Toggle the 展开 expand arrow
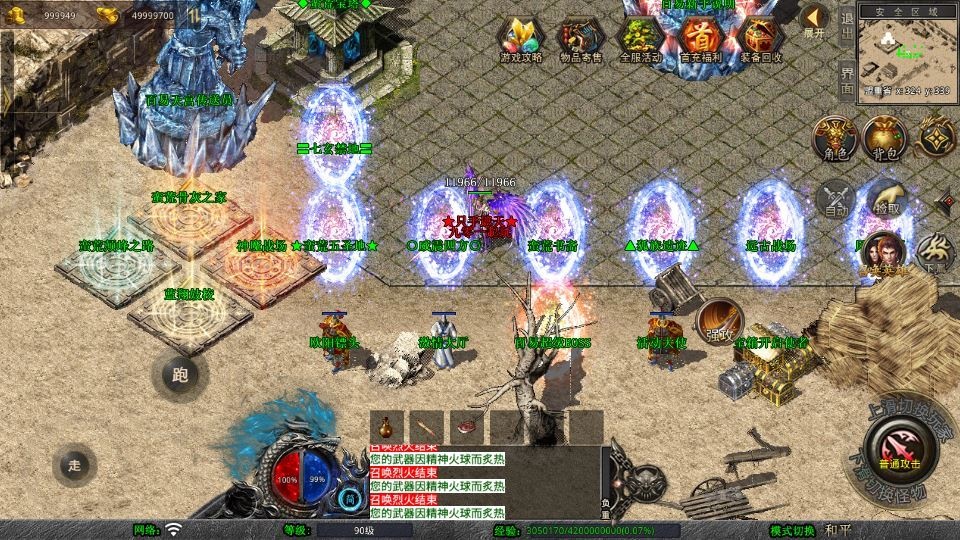 [815, 20]
